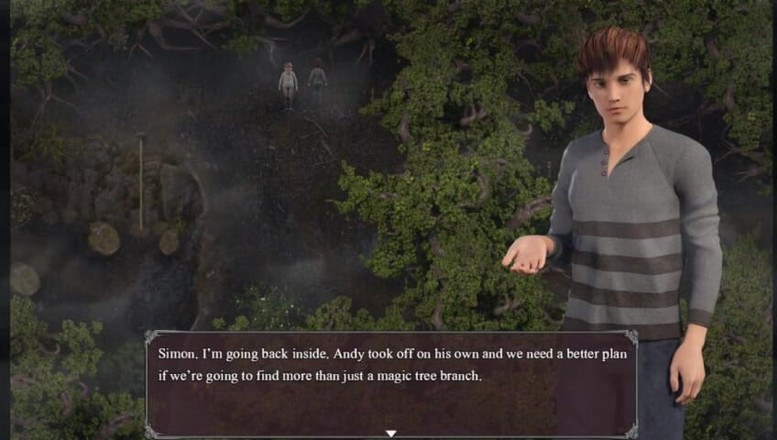This screenshot has width=777, height=440.
Task: Click the white continue arrow below the dialogue
Action: [x=391, y=433]
